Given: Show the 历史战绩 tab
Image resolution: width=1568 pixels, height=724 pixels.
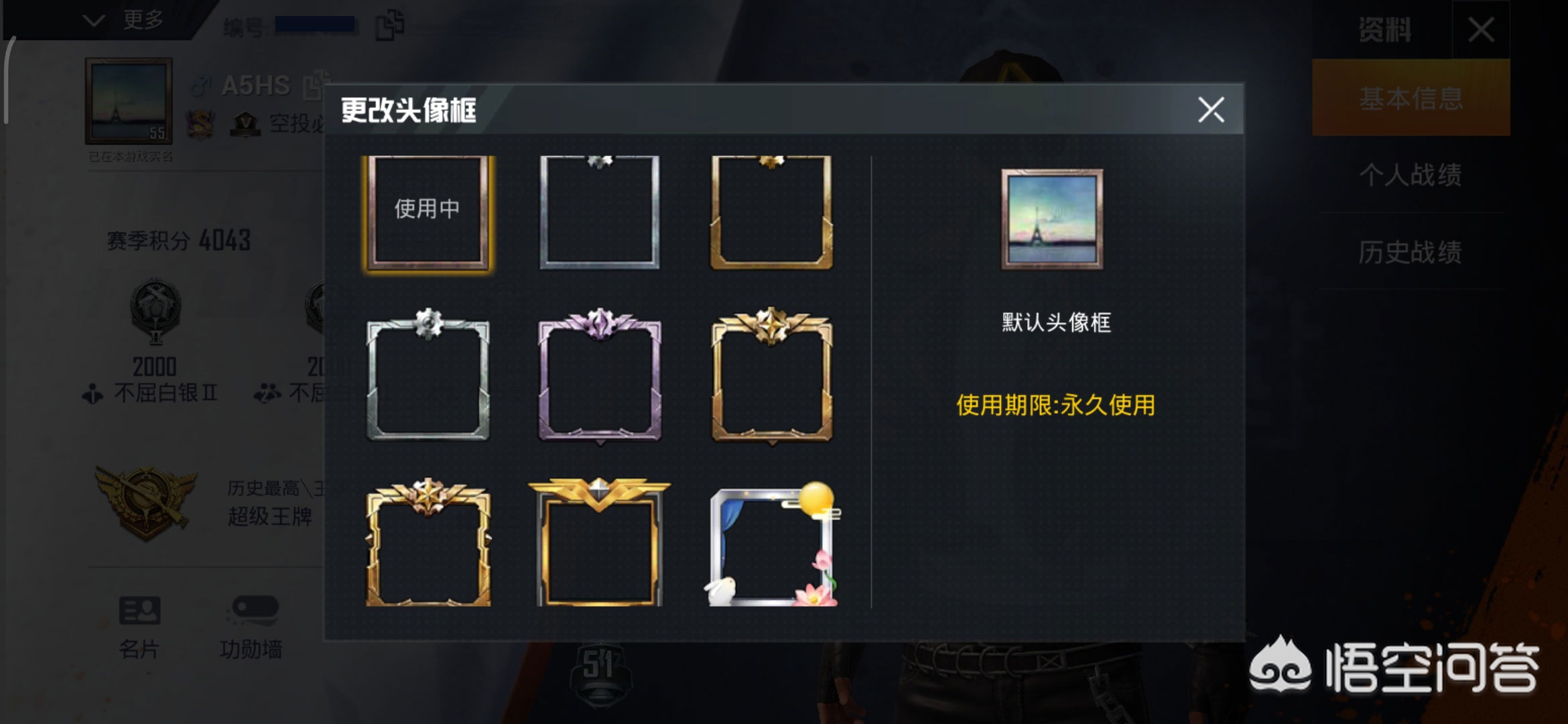Looking at the screenshot, I should click(x=1411, y=252).
